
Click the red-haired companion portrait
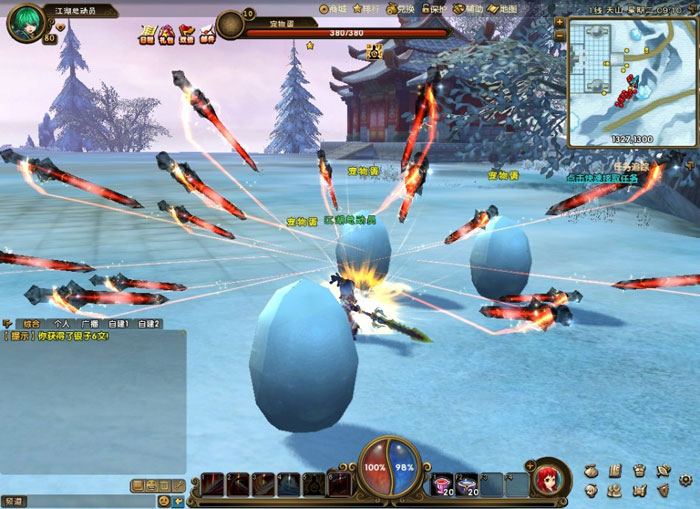point(546,479)
